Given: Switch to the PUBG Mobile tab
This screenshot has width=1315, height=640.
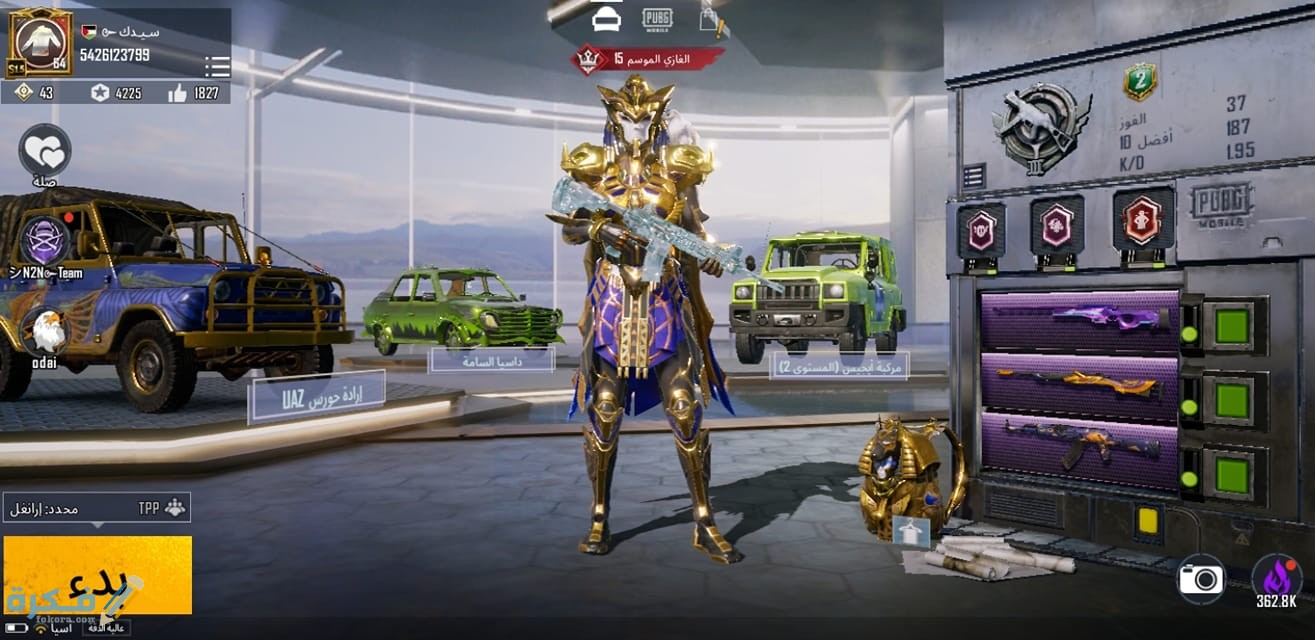Looking at the screenshot, I should tap(657, 18).
